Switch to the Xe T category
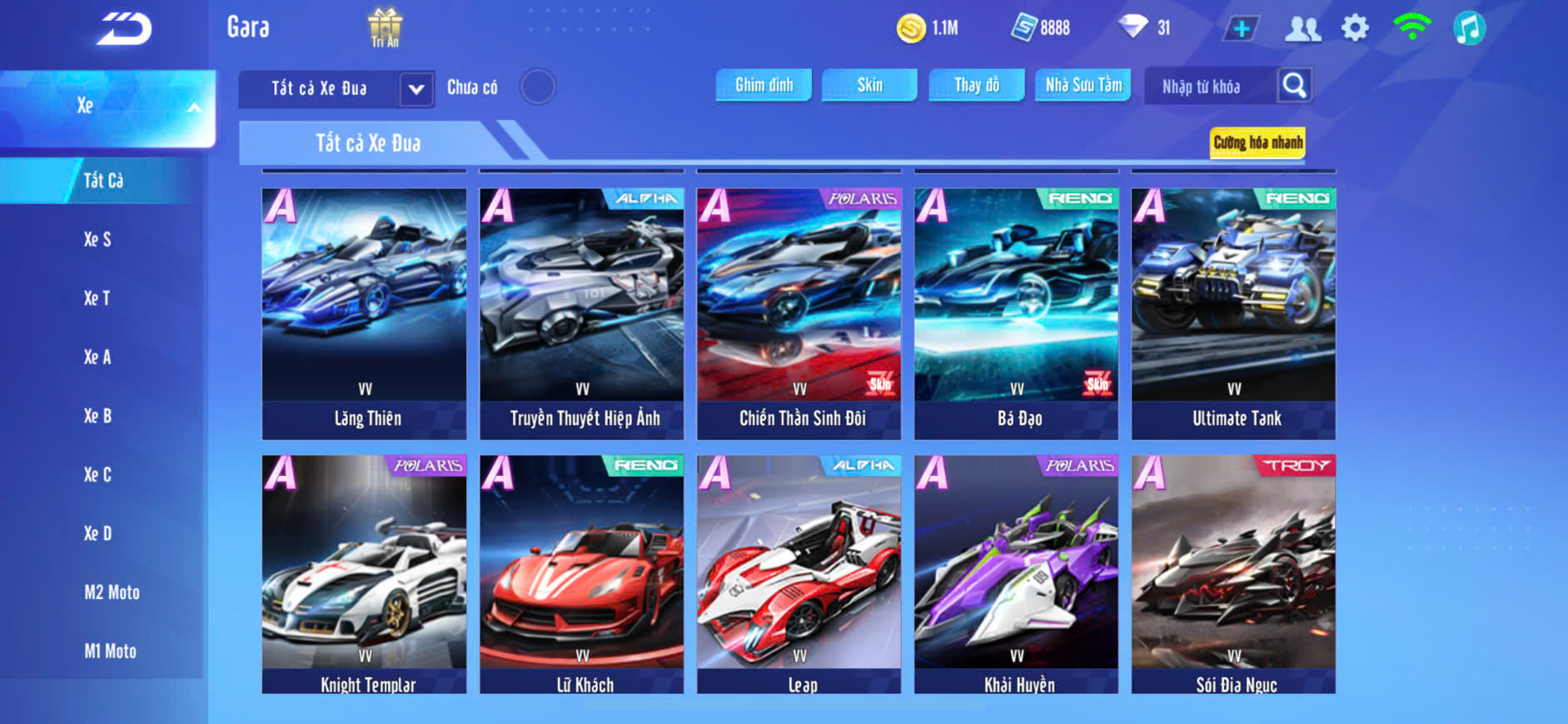The height and width of the screenshot is (724, 1568). coord(97,298)
